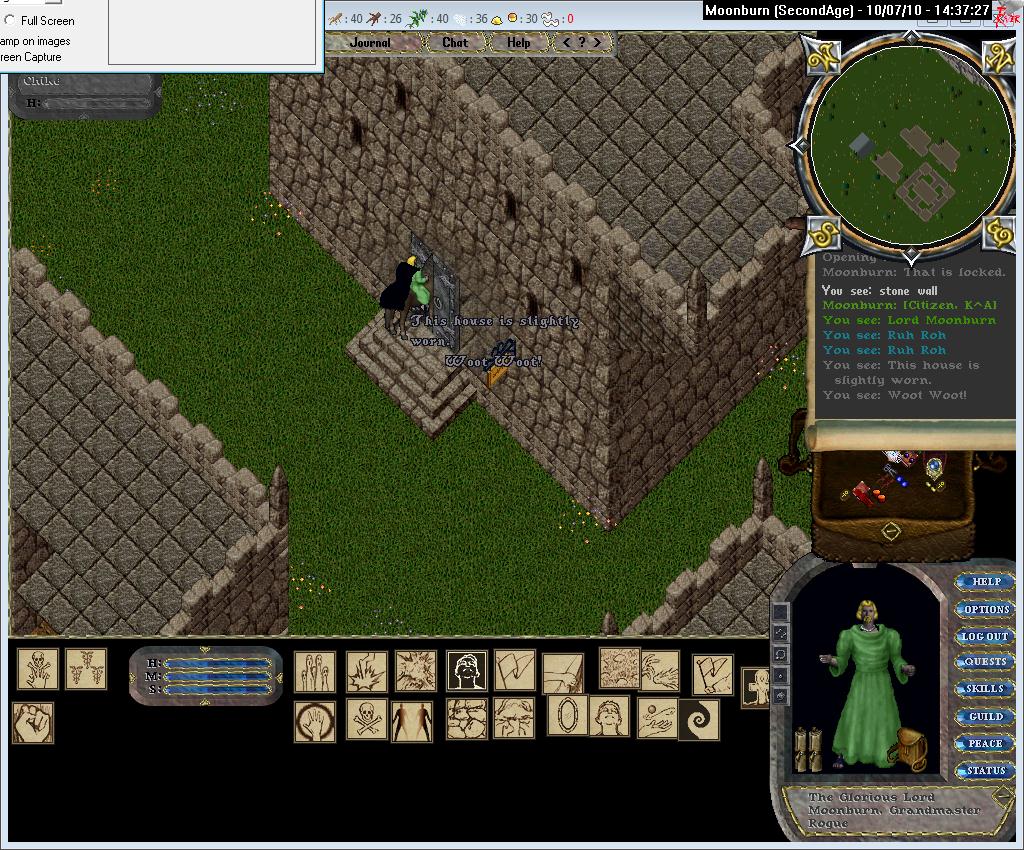
Task: Open the Journal from the top menu bar
Action: coord(370,43)
